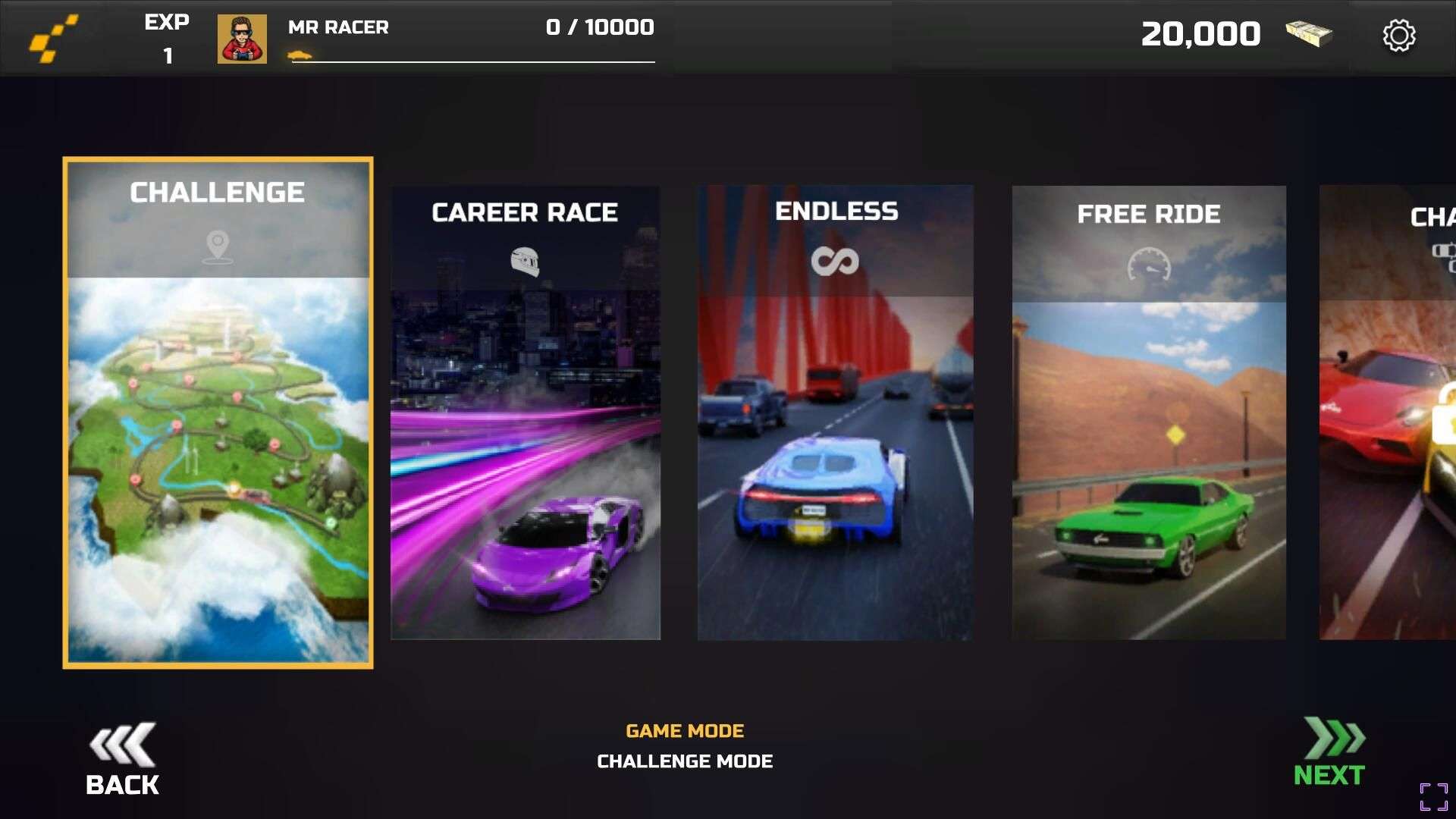Go back with the Back button
Viewport: 1456px width, 819px height.
[122, 760]
